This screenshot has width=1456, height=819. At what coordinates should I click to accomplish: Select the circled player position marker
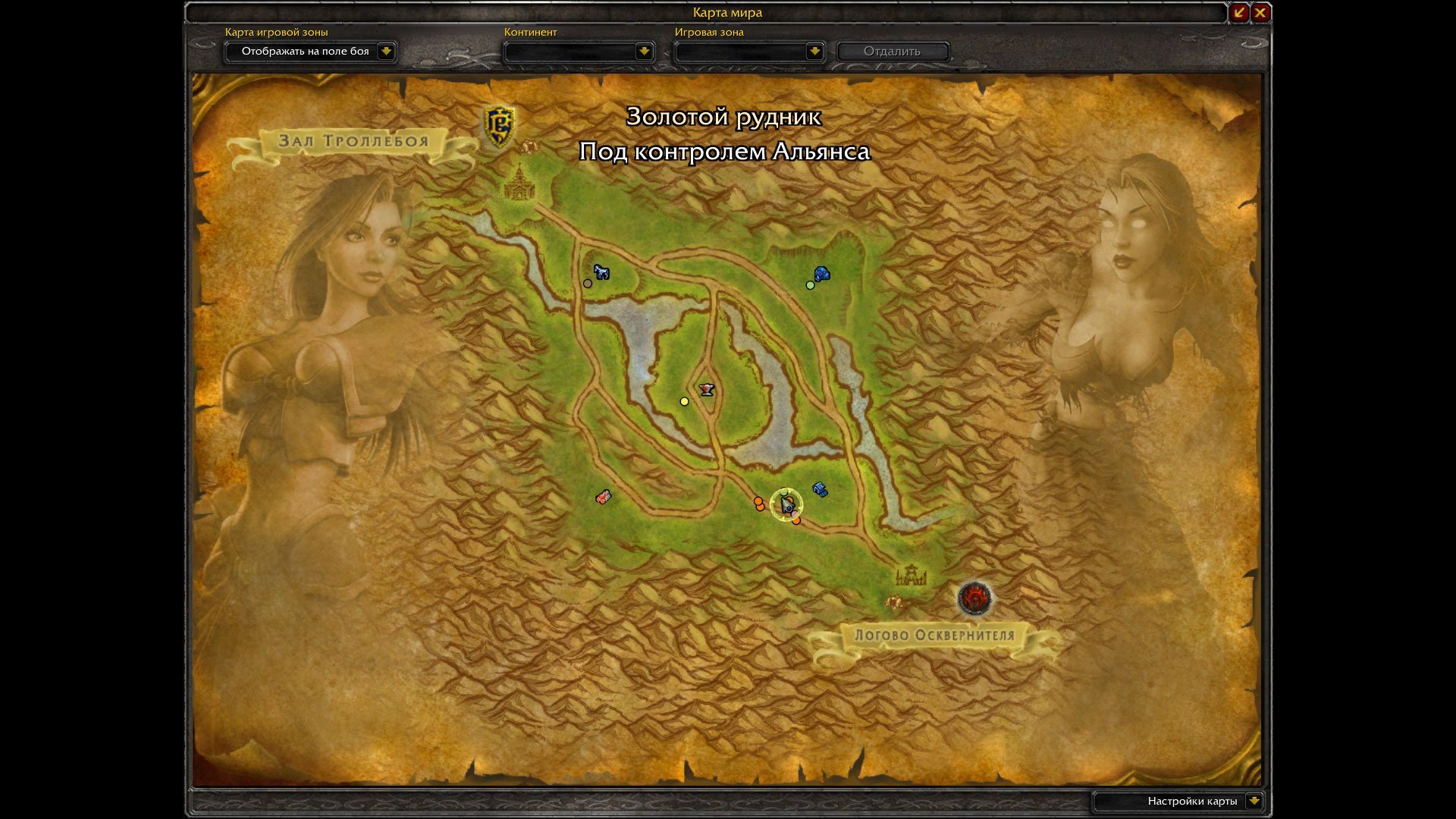tap(786, 504)
